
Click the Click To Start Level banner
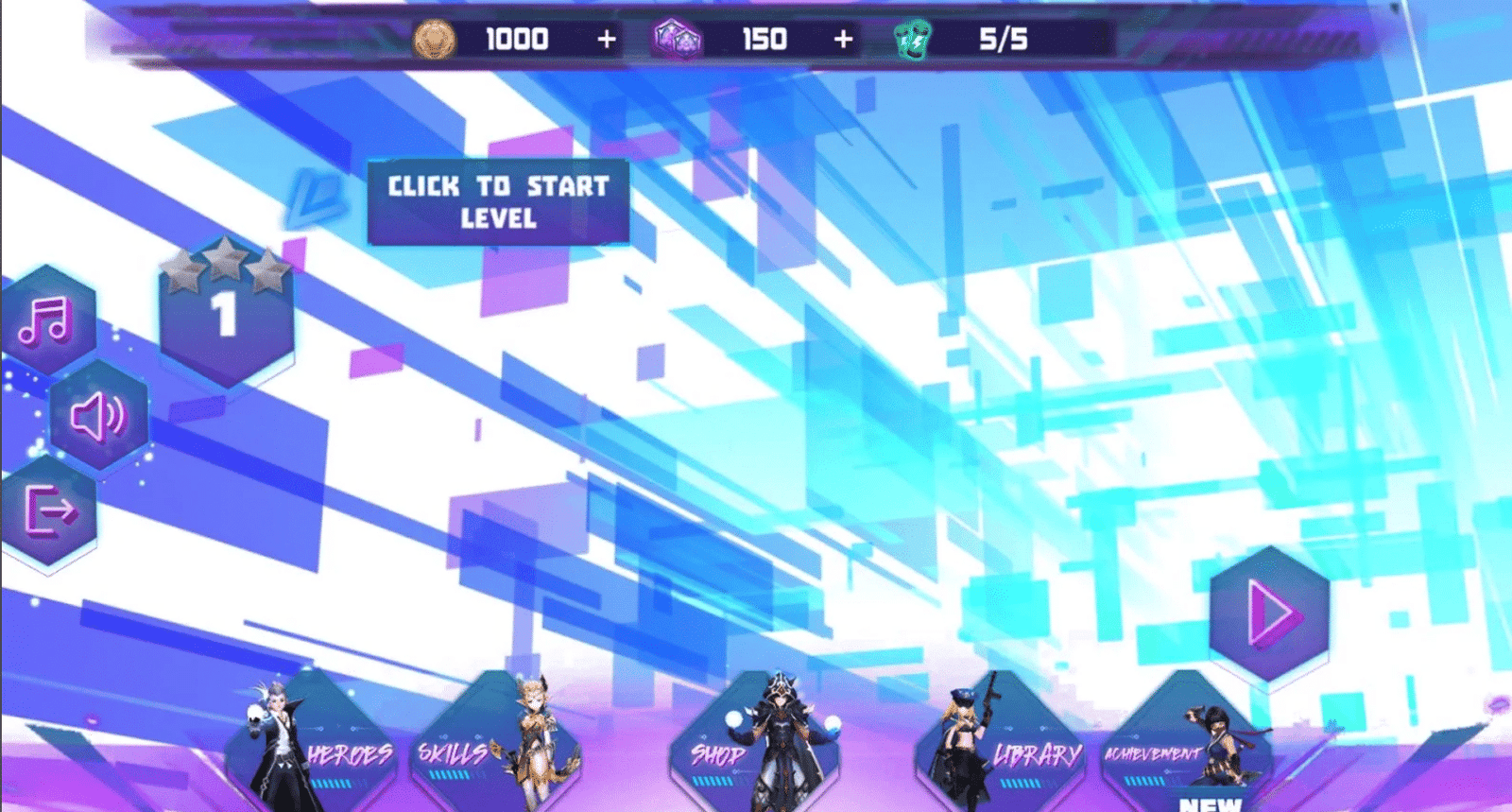(498, 203)
